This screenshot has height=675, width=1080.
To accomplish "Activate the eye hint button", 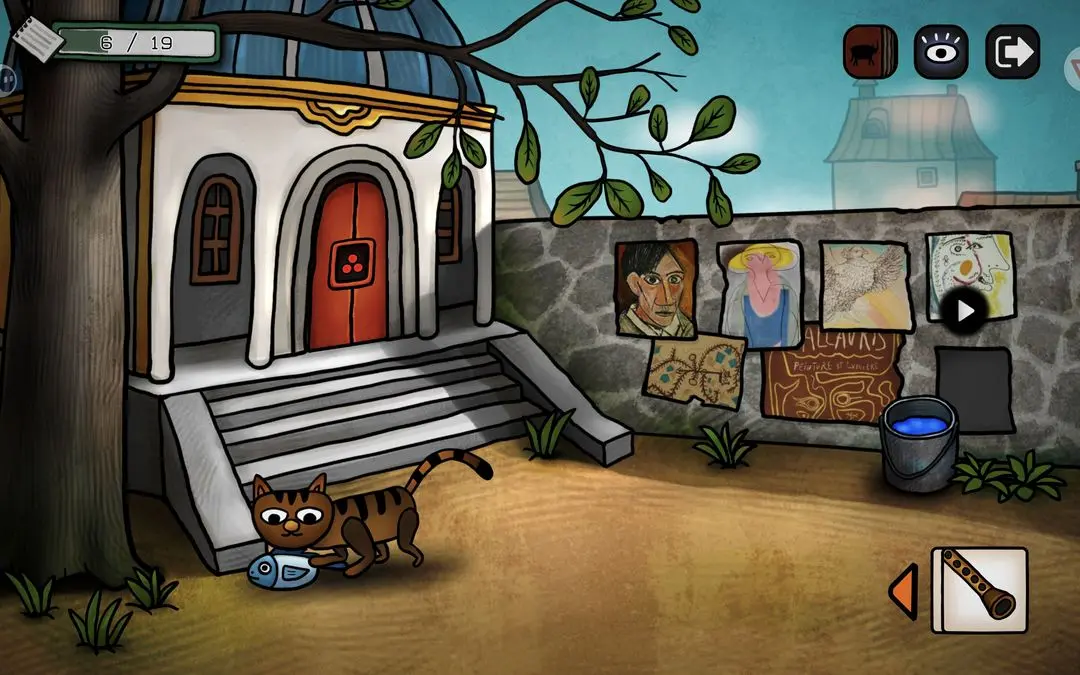I will point(940,52).
